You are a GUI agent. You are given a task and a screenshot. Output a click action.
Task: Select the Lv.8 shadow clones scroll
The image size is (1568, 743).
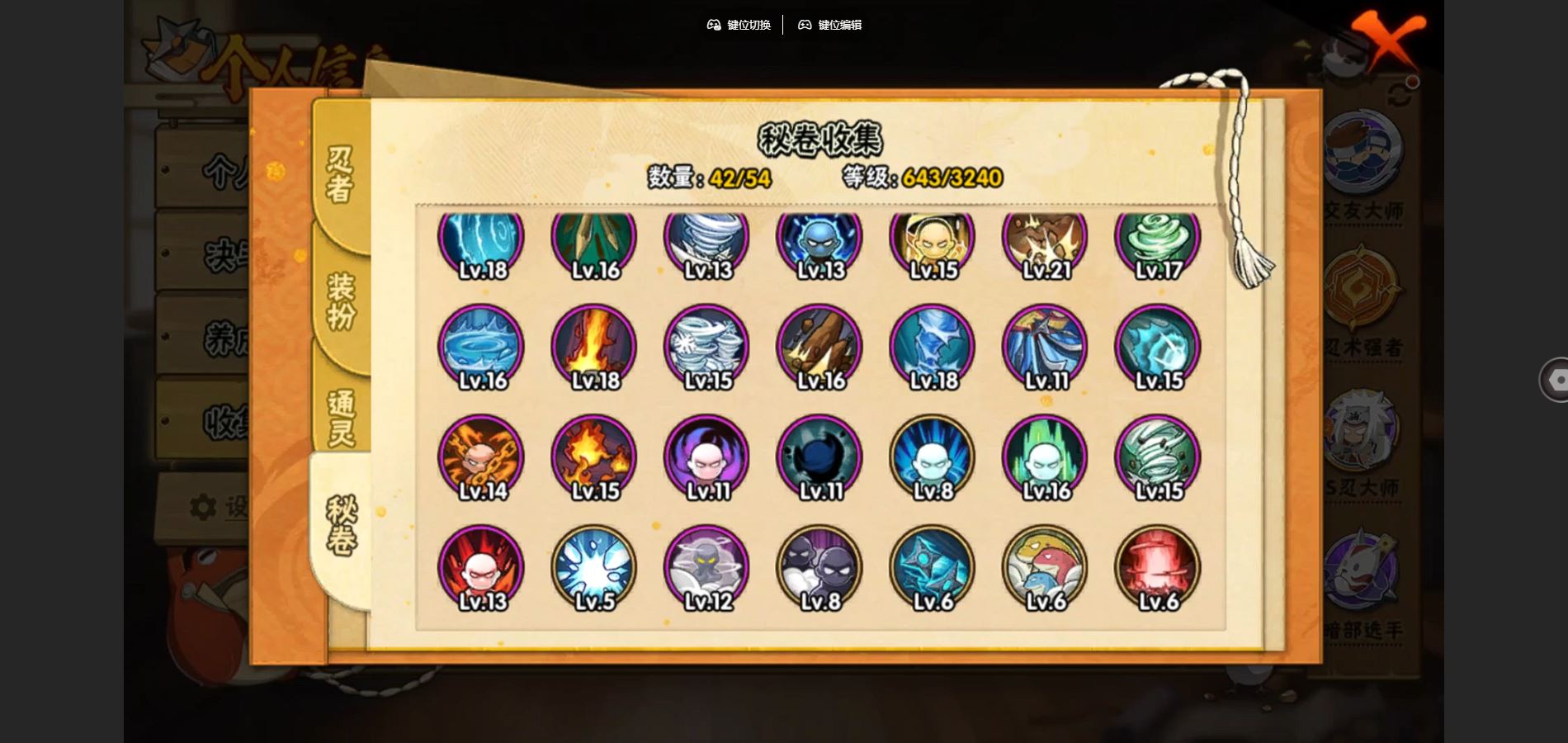(x=819, y=568)
